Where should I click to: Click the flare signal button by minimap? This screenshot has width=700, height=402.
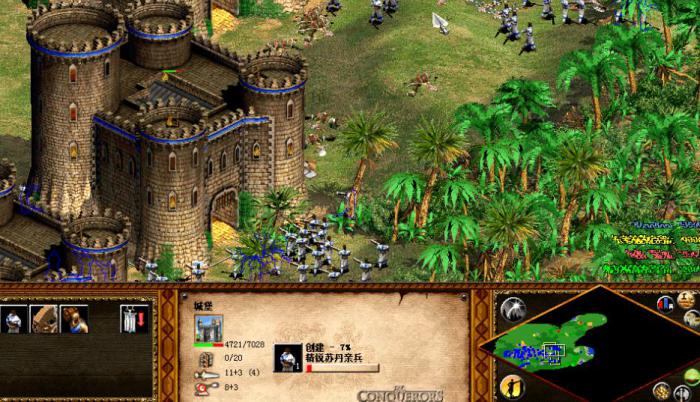coord(513,306)
